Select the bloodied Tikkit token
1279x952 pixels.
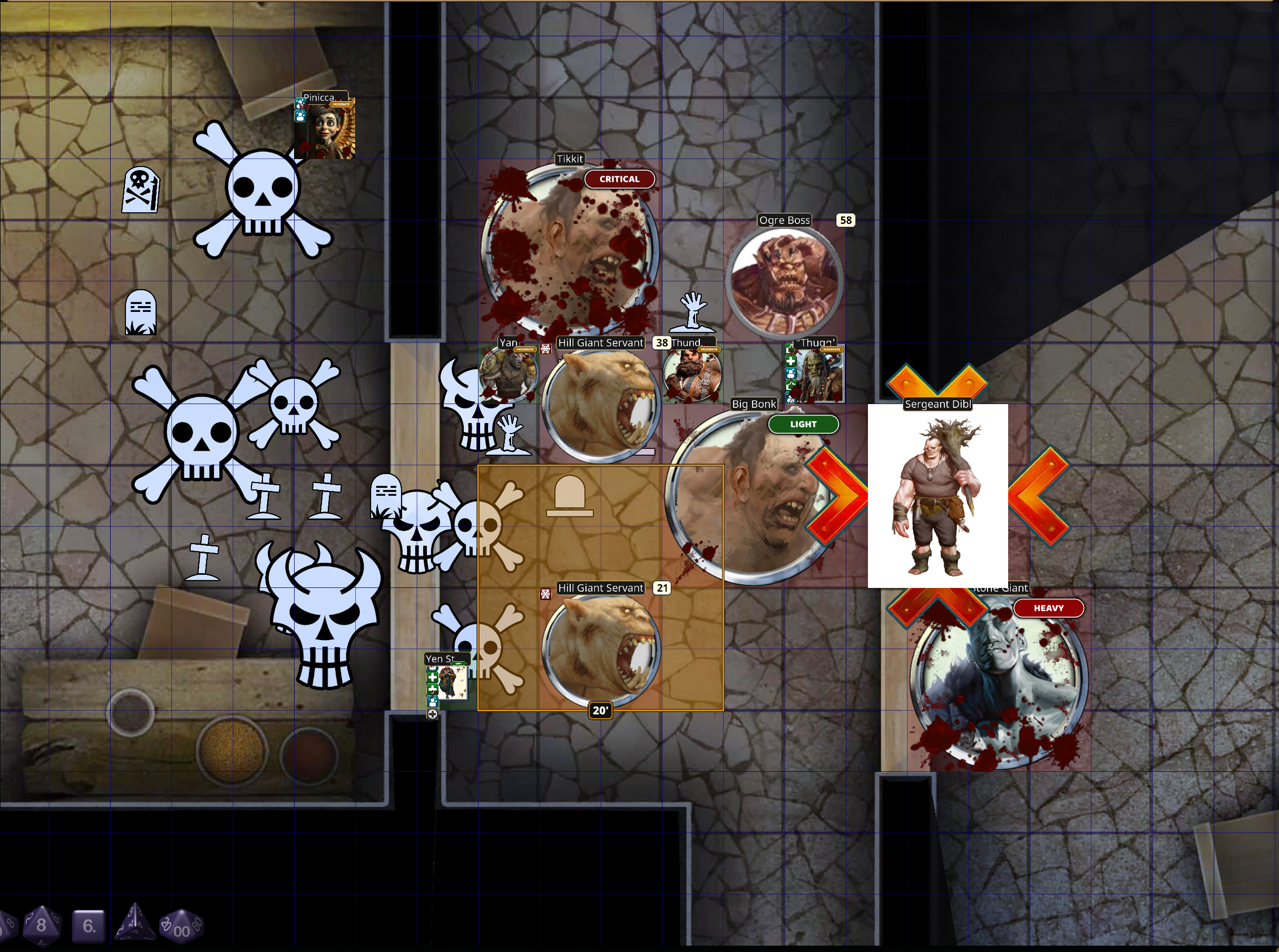point(570,250)
